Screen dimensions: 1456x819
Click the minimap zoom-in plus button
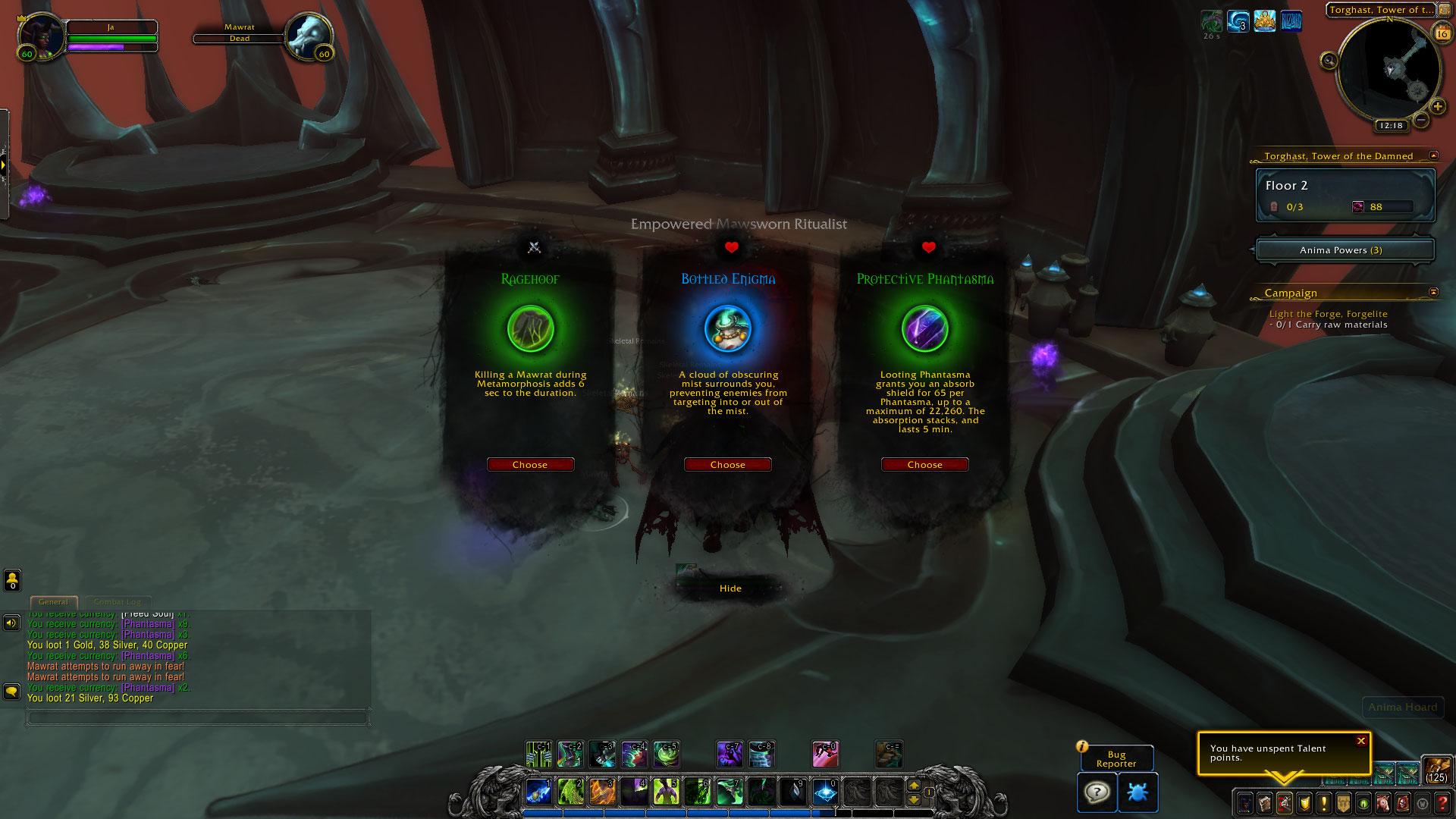(1438, 107)
